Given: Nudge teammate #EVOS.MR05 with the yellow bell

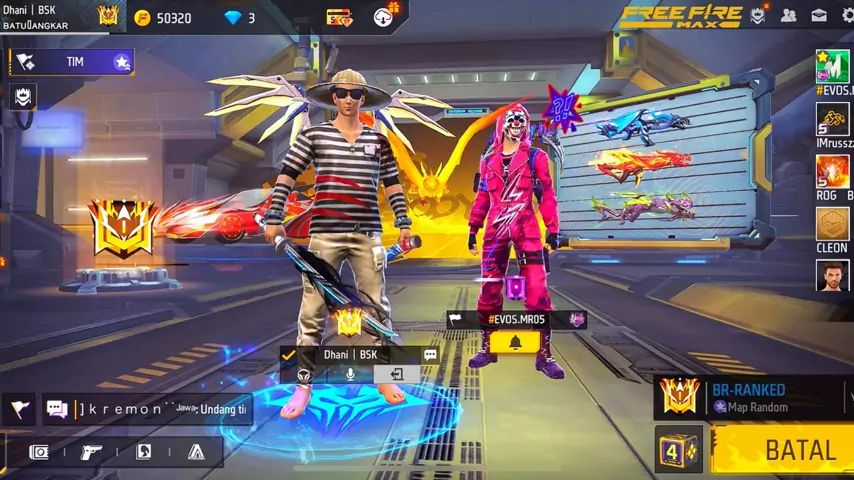Looking at the screenshot, I should [x=515, y=343].
